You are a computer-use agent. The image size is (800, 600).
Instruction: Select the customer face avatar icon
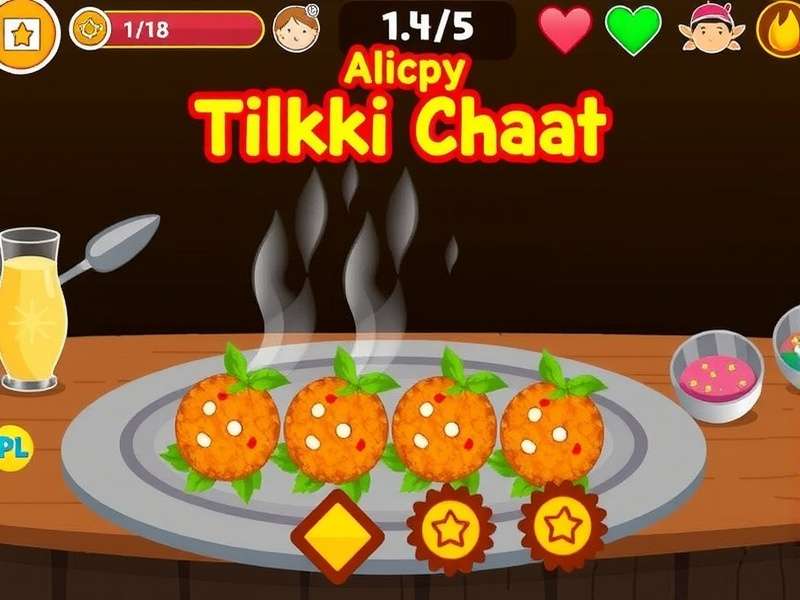point(295,29)
